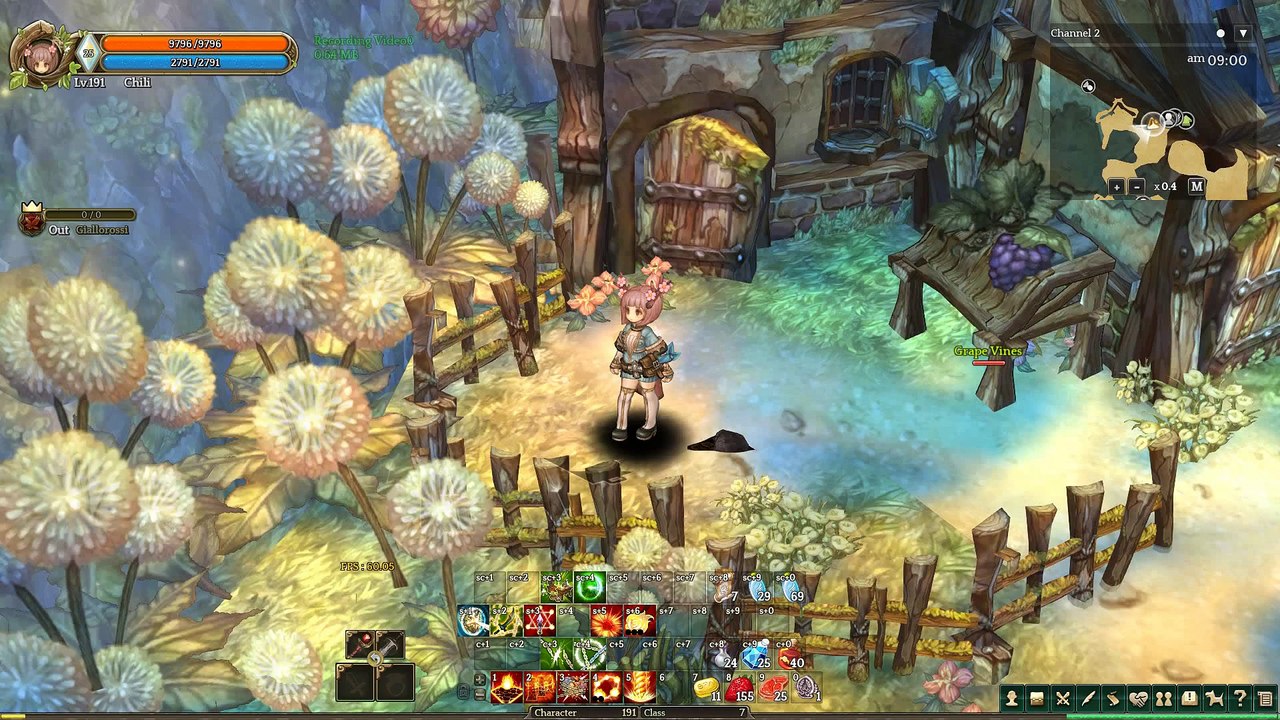
Task: Open the handshake heart social menu
Action: 1139,698
